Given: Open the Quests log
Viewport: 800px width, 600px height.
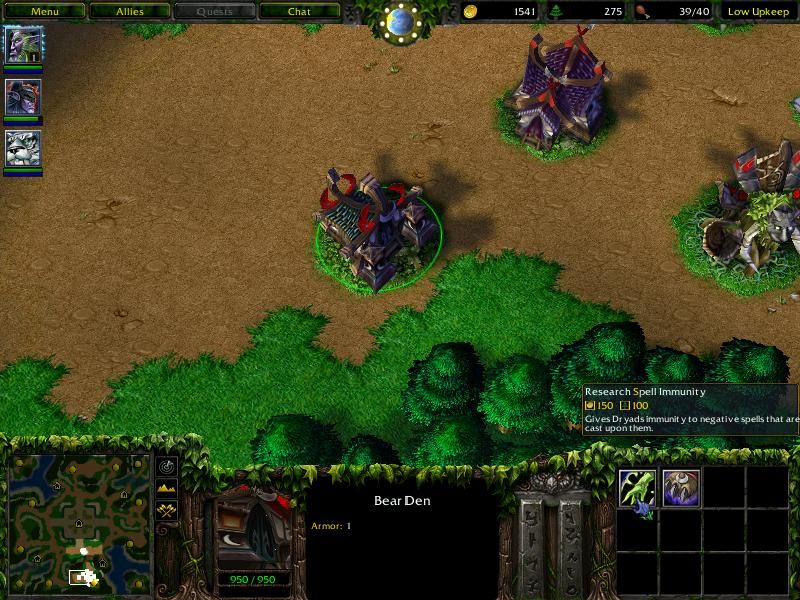Looking at the screenshot, I should click(214, 12).
